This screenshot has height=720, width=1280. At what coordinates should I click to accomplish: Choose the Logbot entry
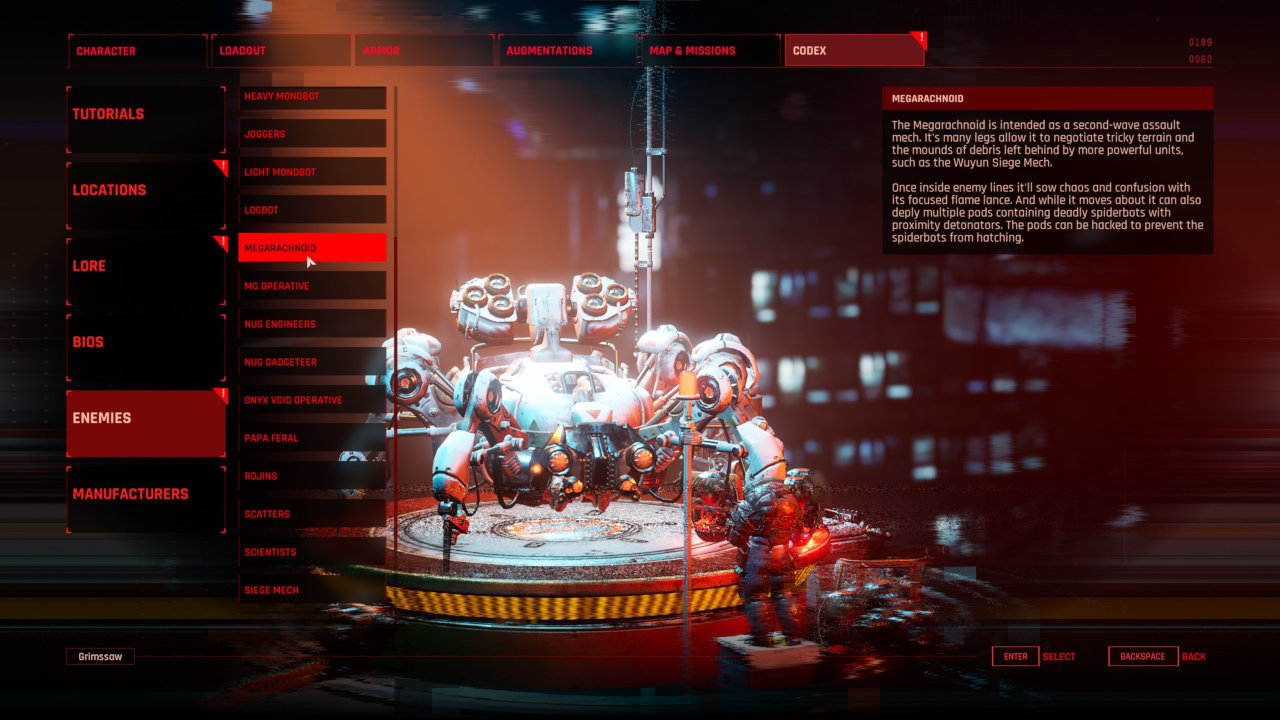[312, 210]
